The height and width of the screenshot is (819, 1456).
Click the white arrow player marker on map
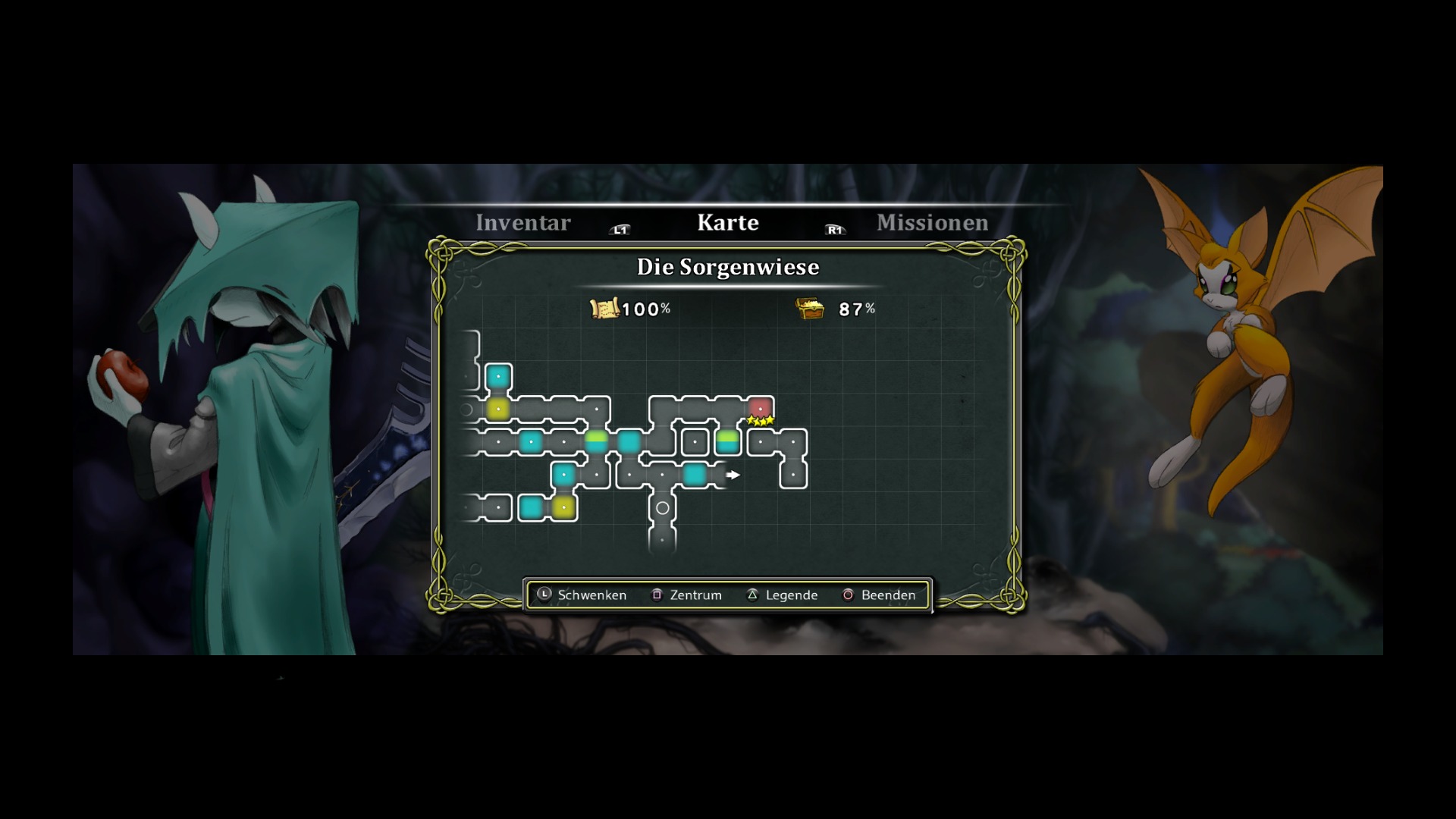pyautogui.click(x=733, y=475)
